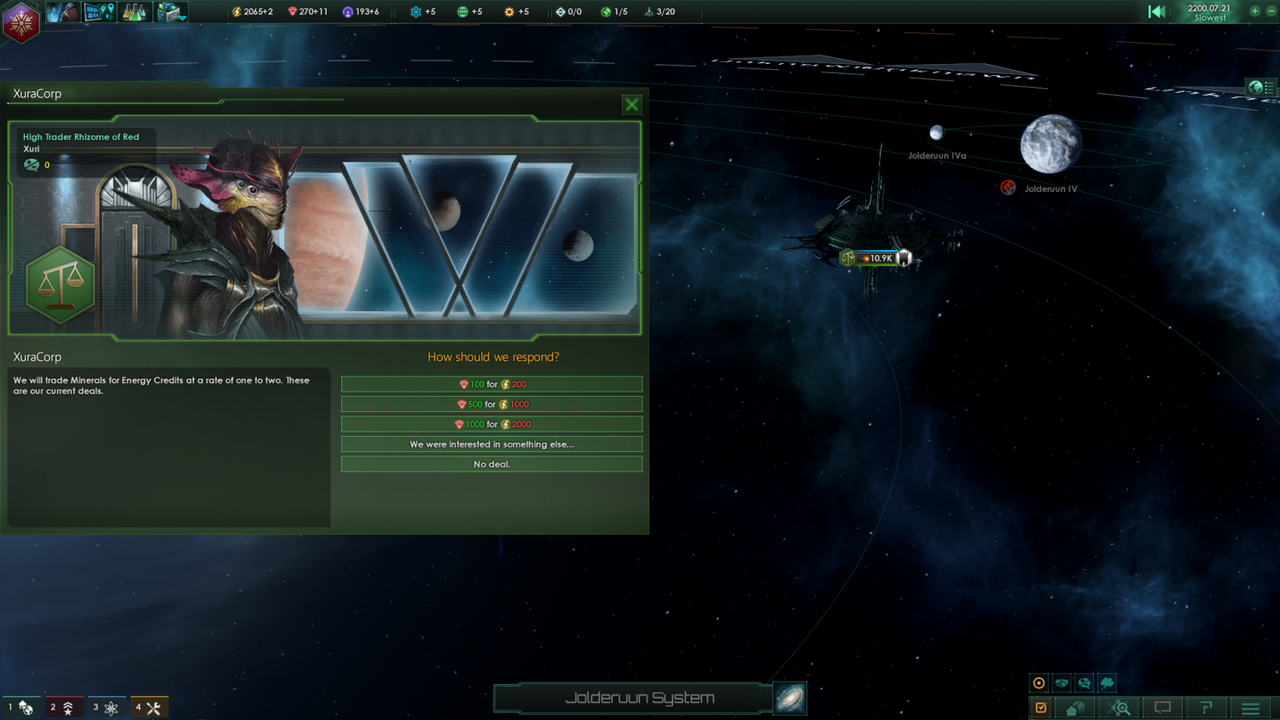Open the research panel via the flasks icon
The width and height of the screenshot is (1280, 720).
tap(134, 12)
